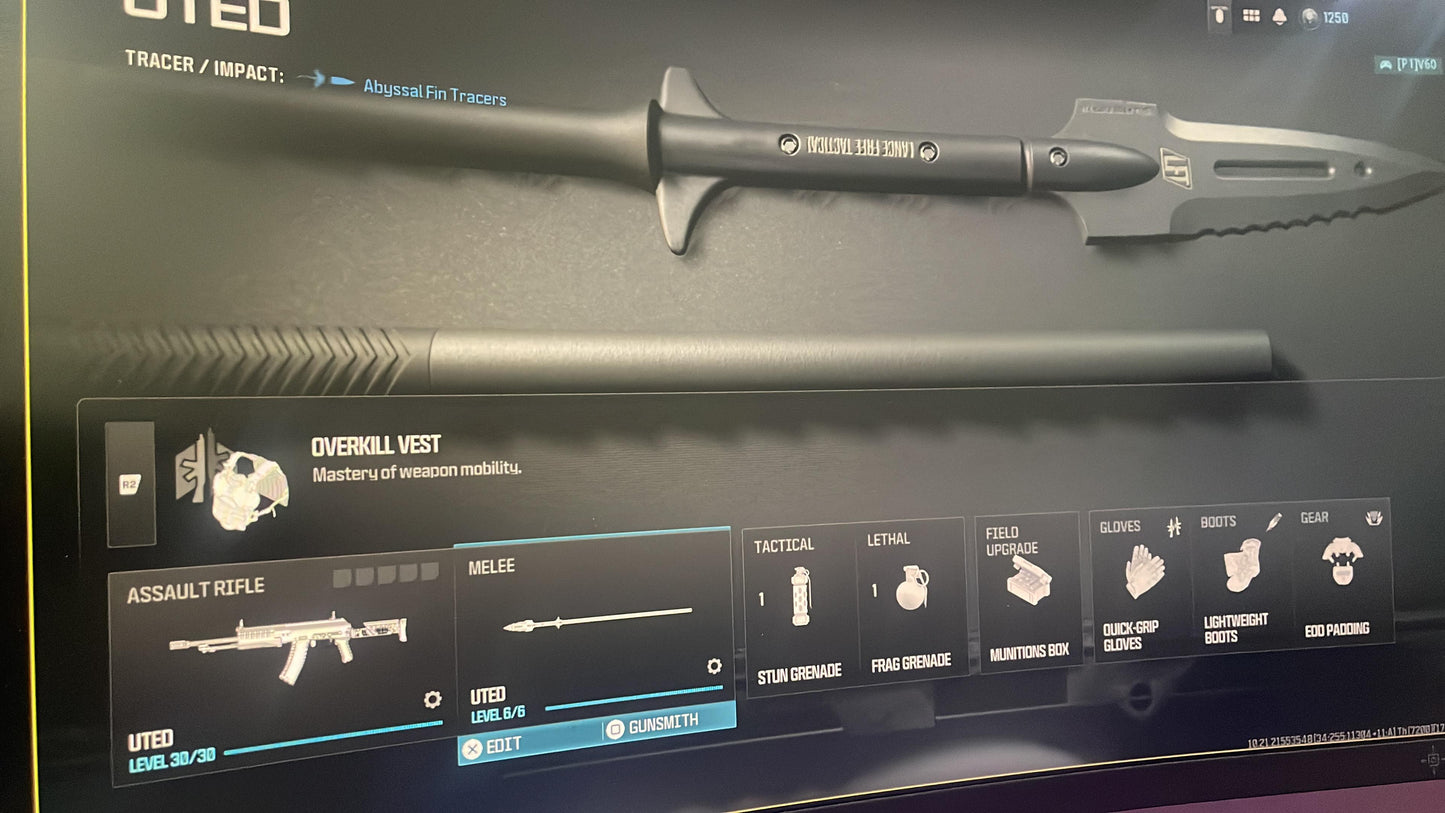1445x813 pixels.
Task: Open the store icon top right
Action: (1218, 16)
